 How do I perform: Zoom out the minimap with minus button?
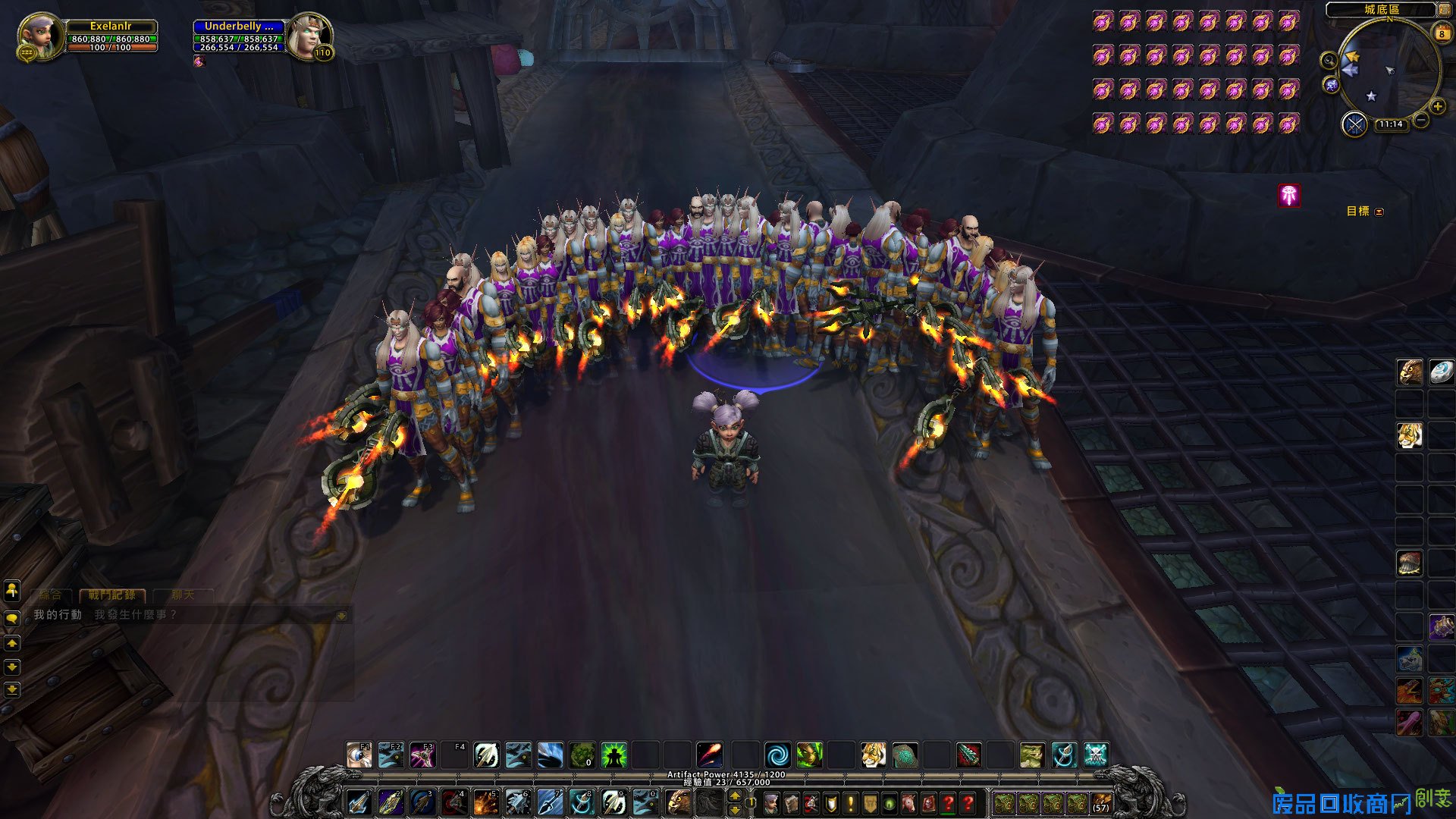point(1421,120)
